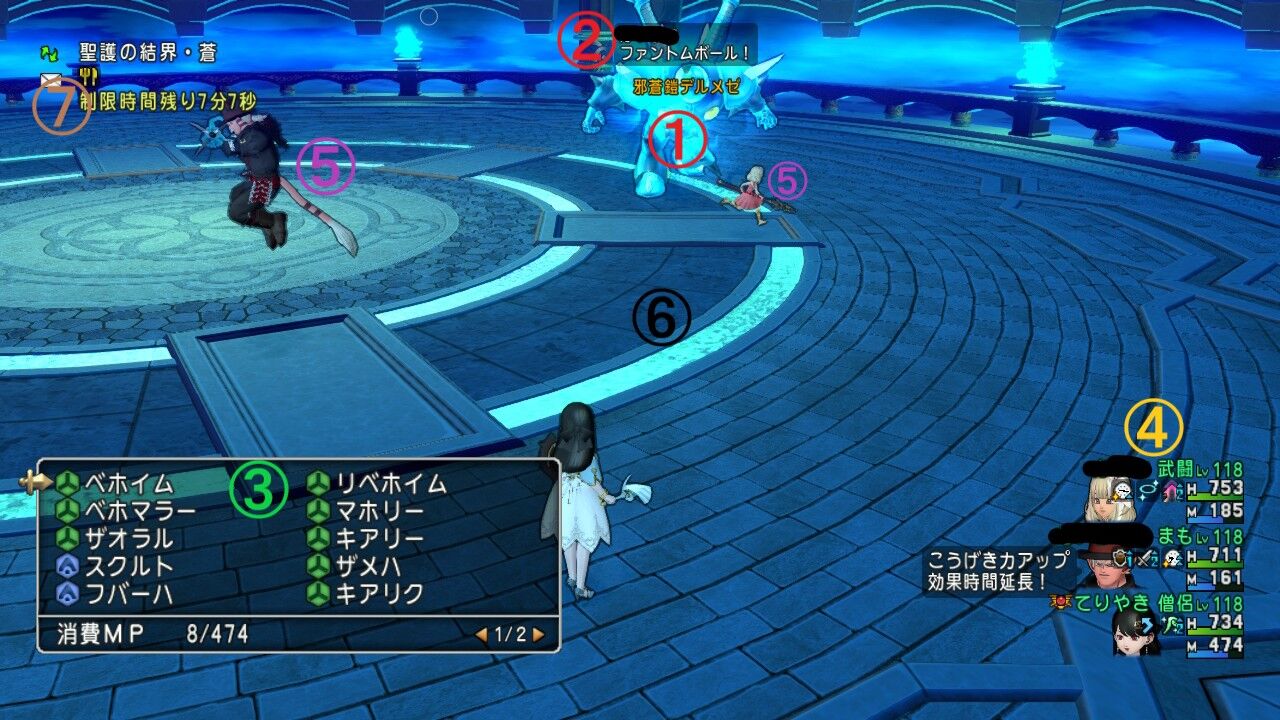Click the sparkling ring buff icon on 武闘

click(x=1147, y=489)
